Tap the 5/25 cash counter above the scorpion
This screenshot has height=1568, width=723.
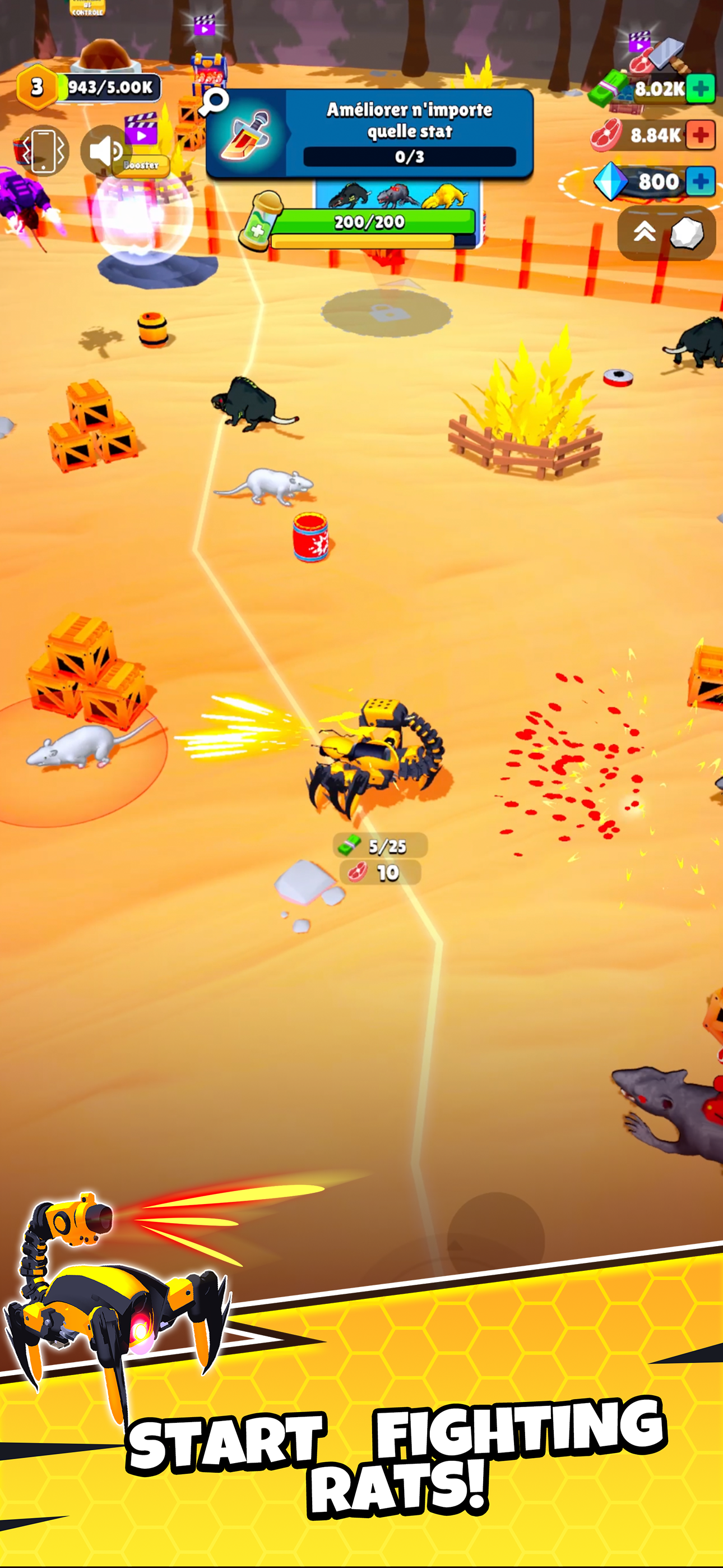click(x=381, y=846)
